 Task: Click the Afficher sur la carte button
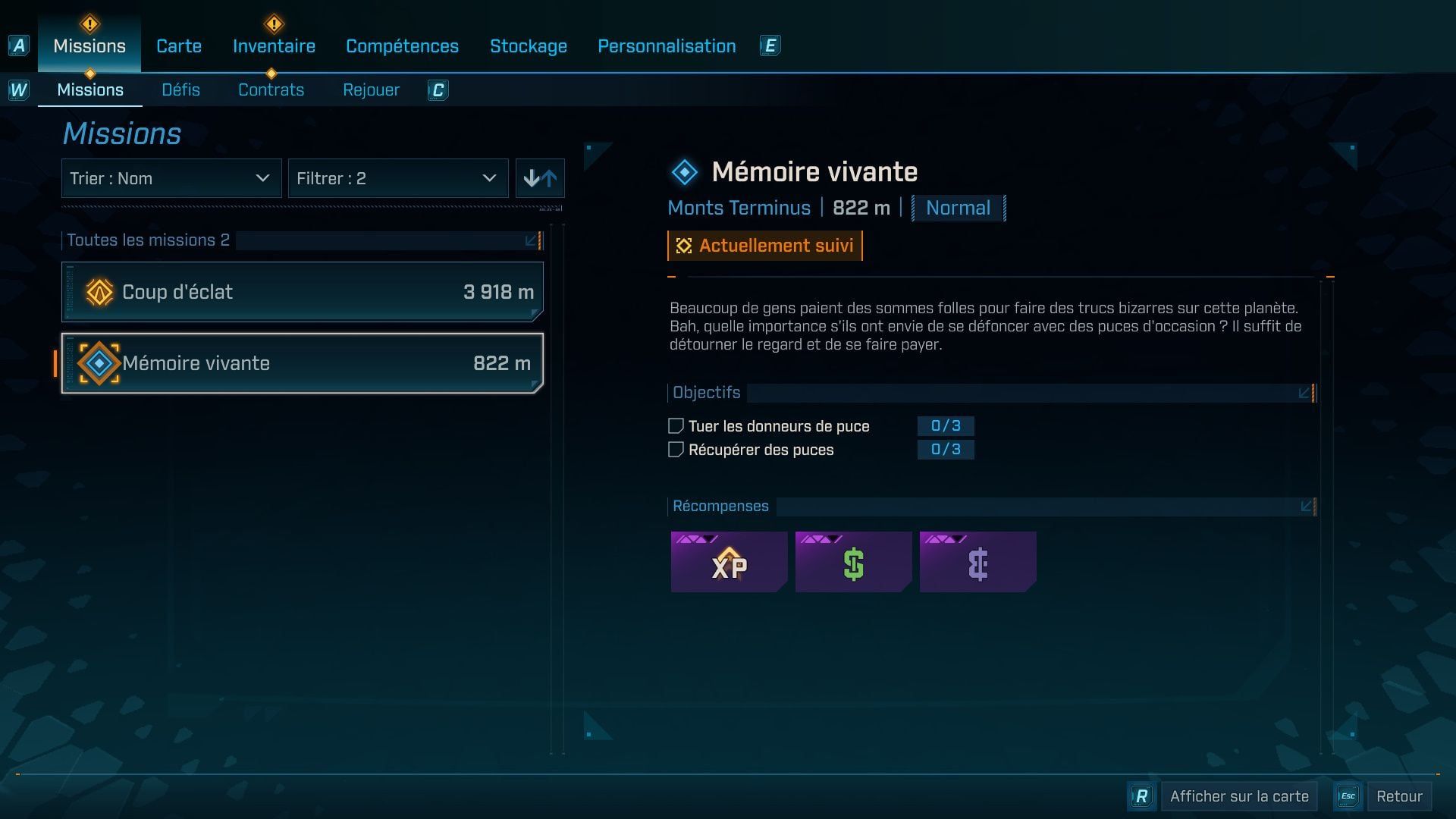tap(1238, 796)
